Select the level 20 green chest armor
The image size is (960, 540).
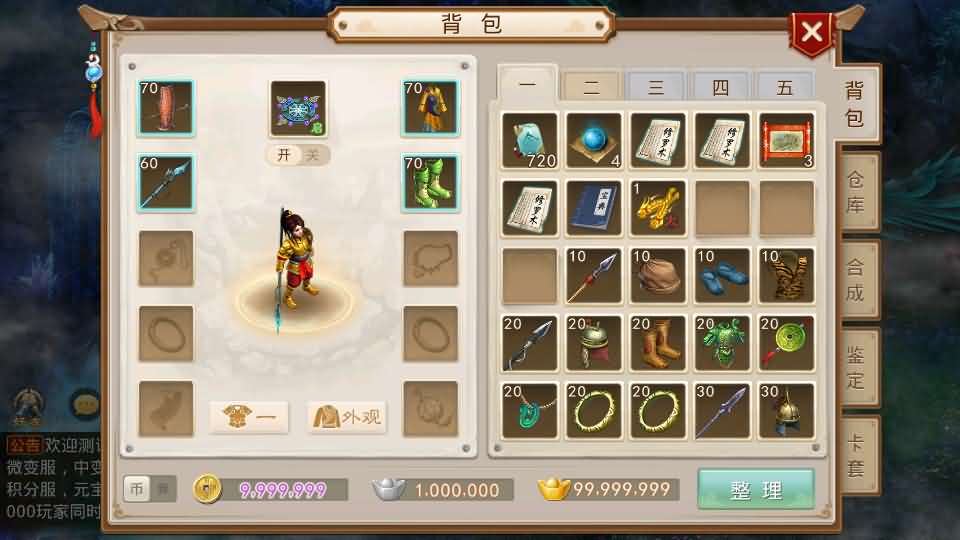pyautogui.click(x=723, y=343)
